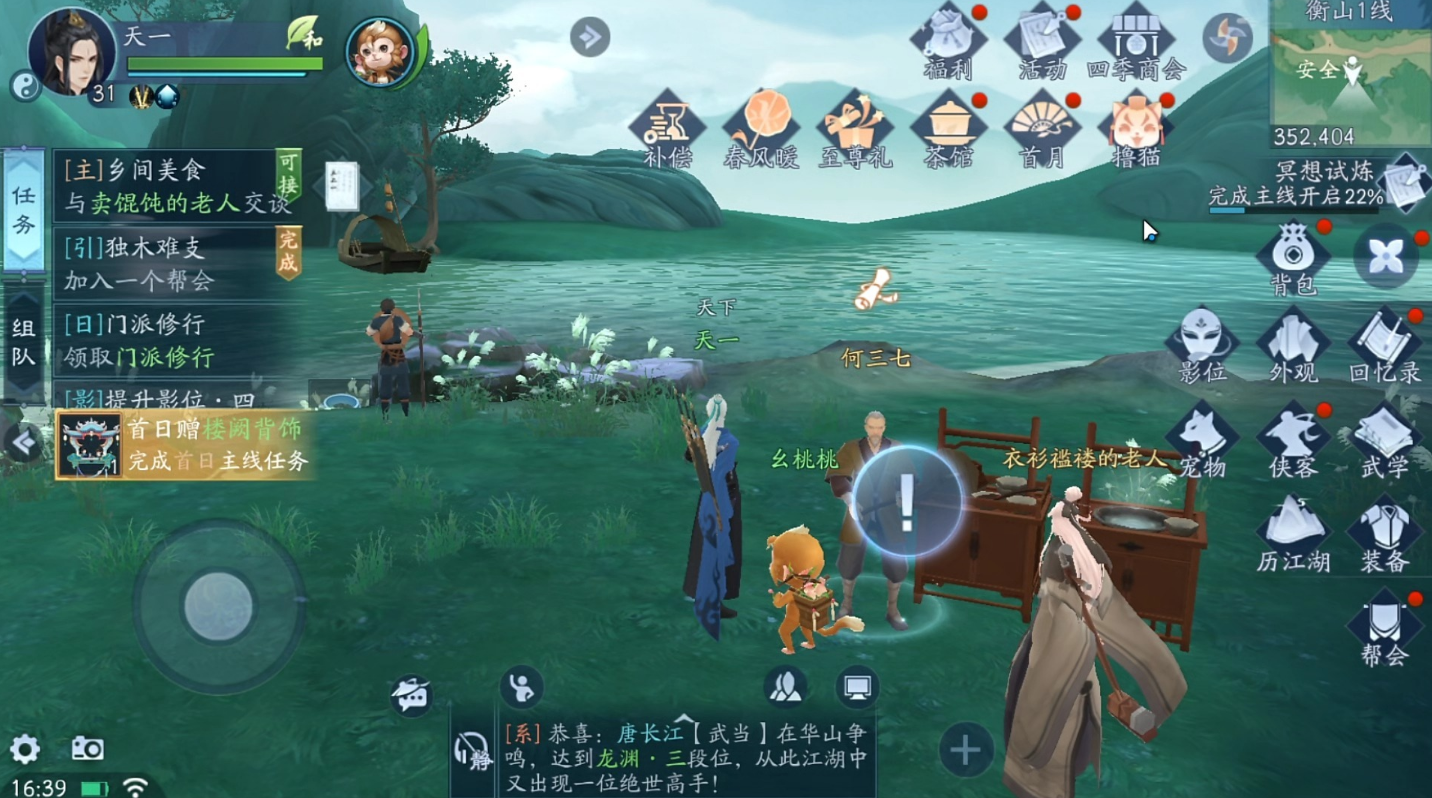Open the 福利 welfare menu
Image resolution: width=1432 pixels, height=798 pixels.
(x=948, y=40)
